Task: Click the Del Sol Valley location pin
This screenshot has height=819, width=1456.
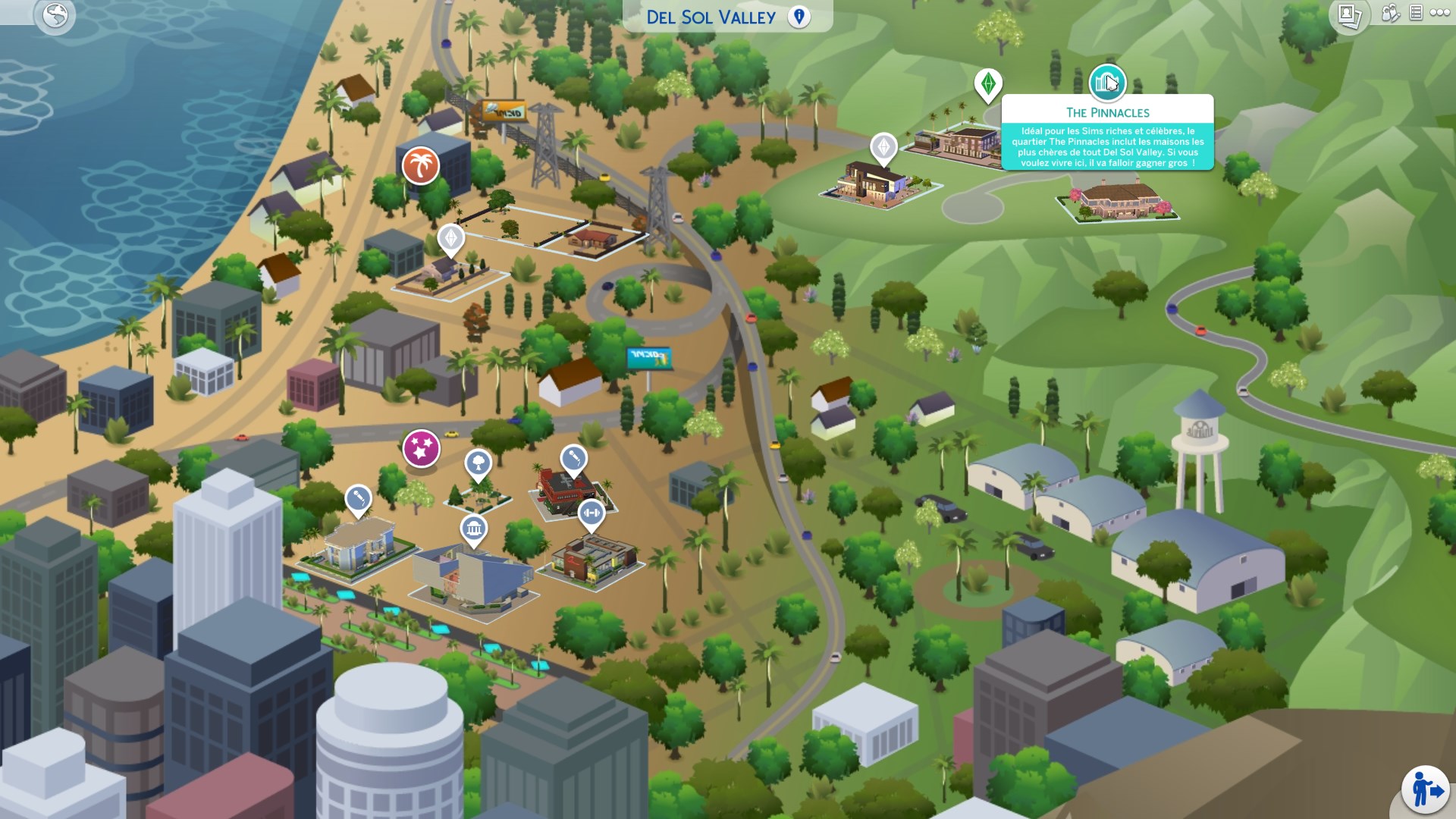Action: point(799,17)
